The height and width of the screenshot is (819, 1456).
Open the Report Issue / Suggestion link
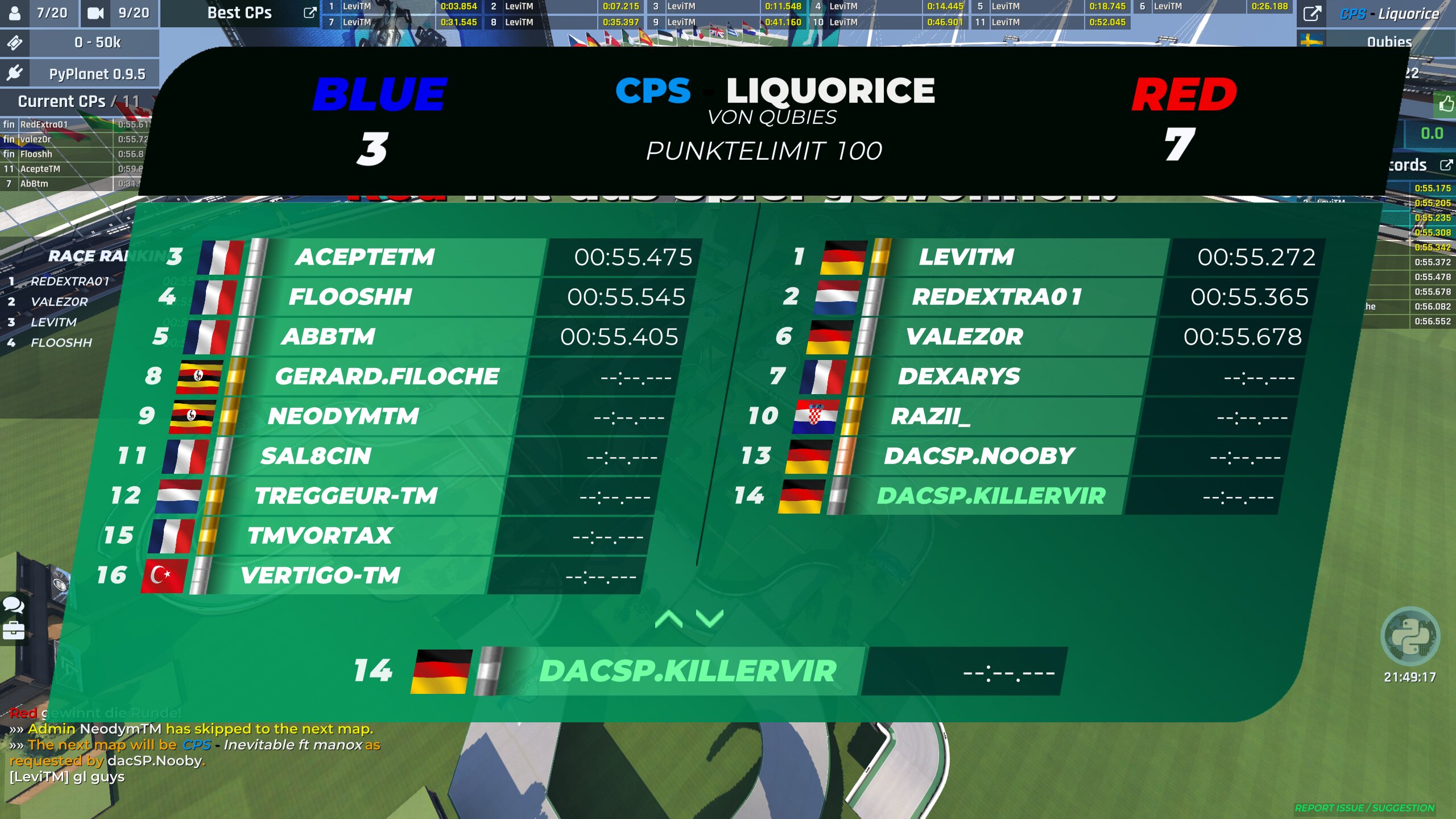1364,808
